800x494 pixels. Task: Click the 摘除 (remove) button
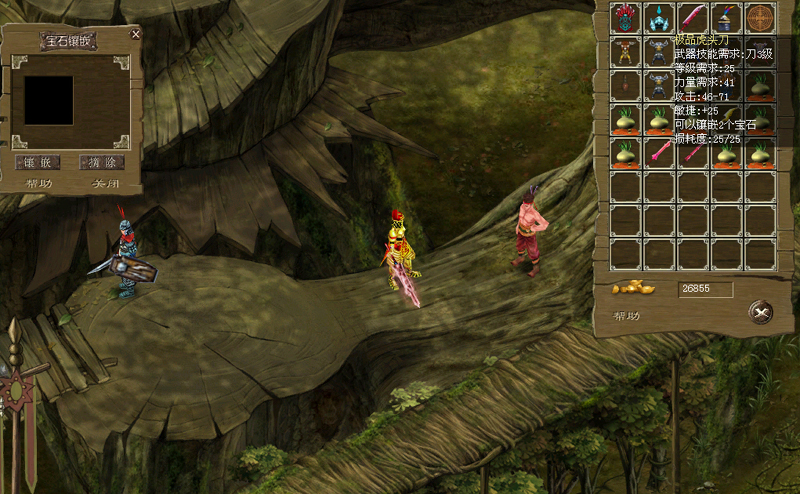(x=102, y=162)
